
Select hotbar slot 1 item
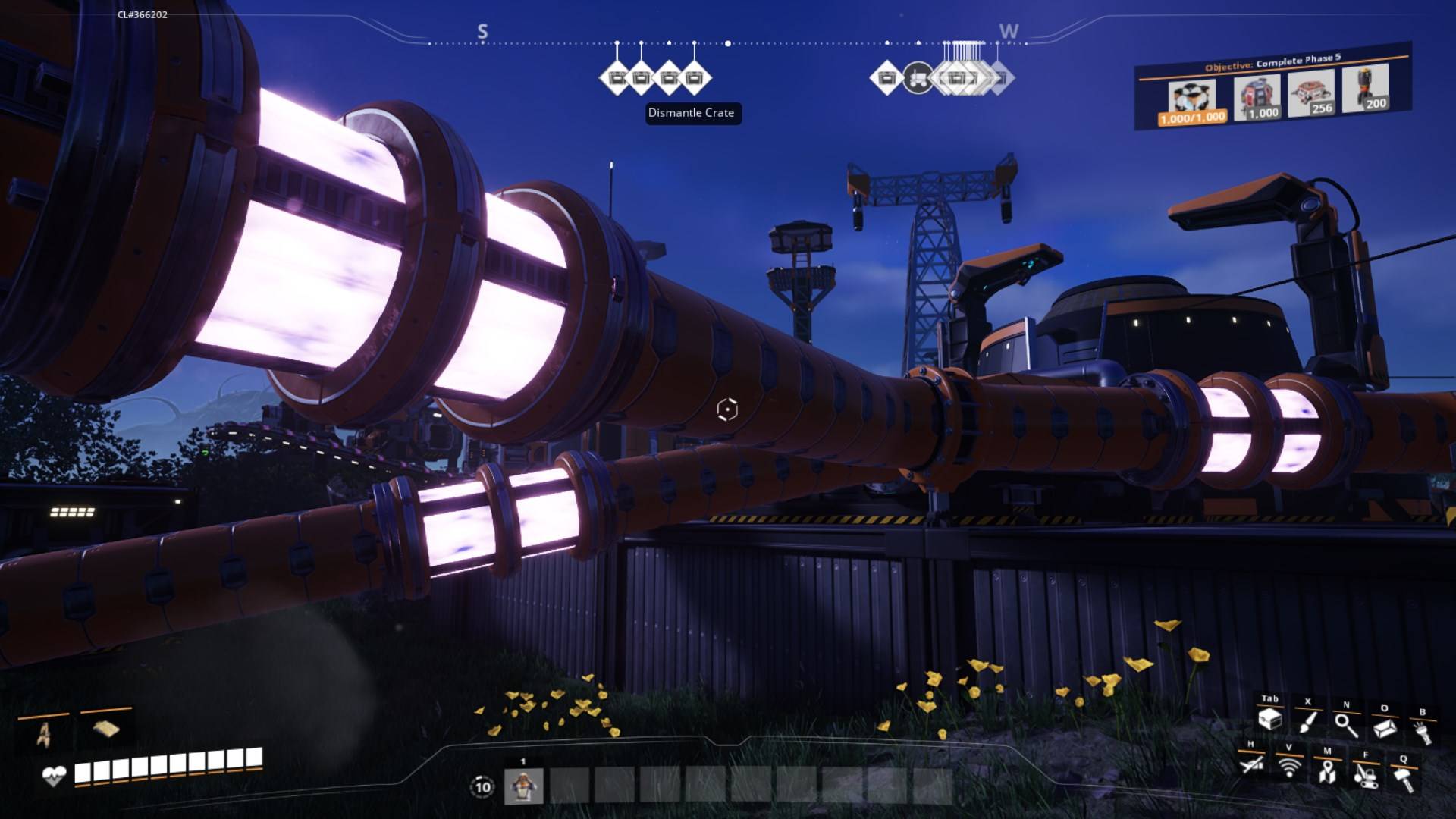point(523,786)
